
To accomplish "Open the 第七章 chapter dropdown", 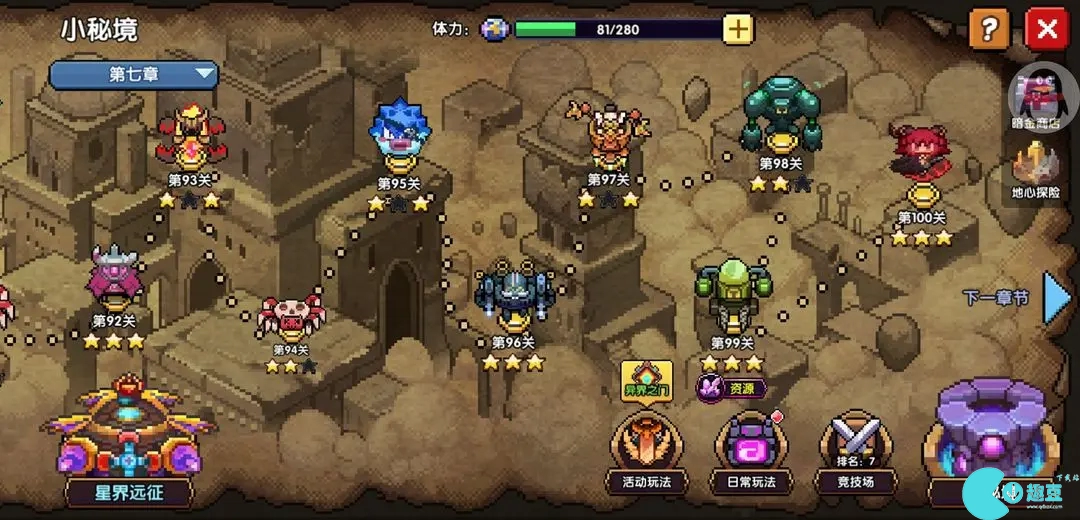I will [x=134, y=74].
